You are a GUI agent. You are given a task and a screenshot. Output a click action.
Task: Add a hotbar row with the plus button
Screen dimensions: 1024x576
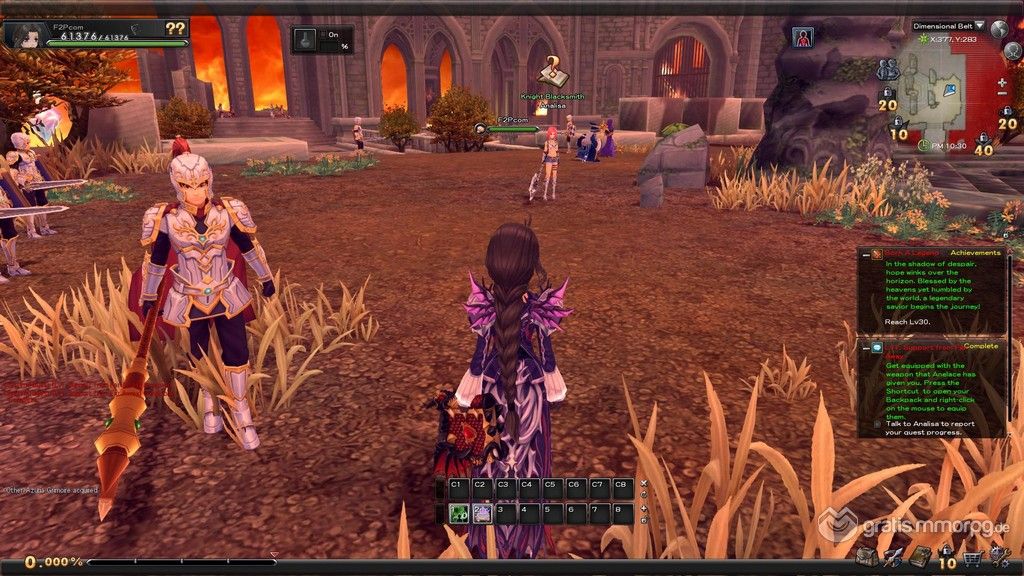[x=643, y=508]
